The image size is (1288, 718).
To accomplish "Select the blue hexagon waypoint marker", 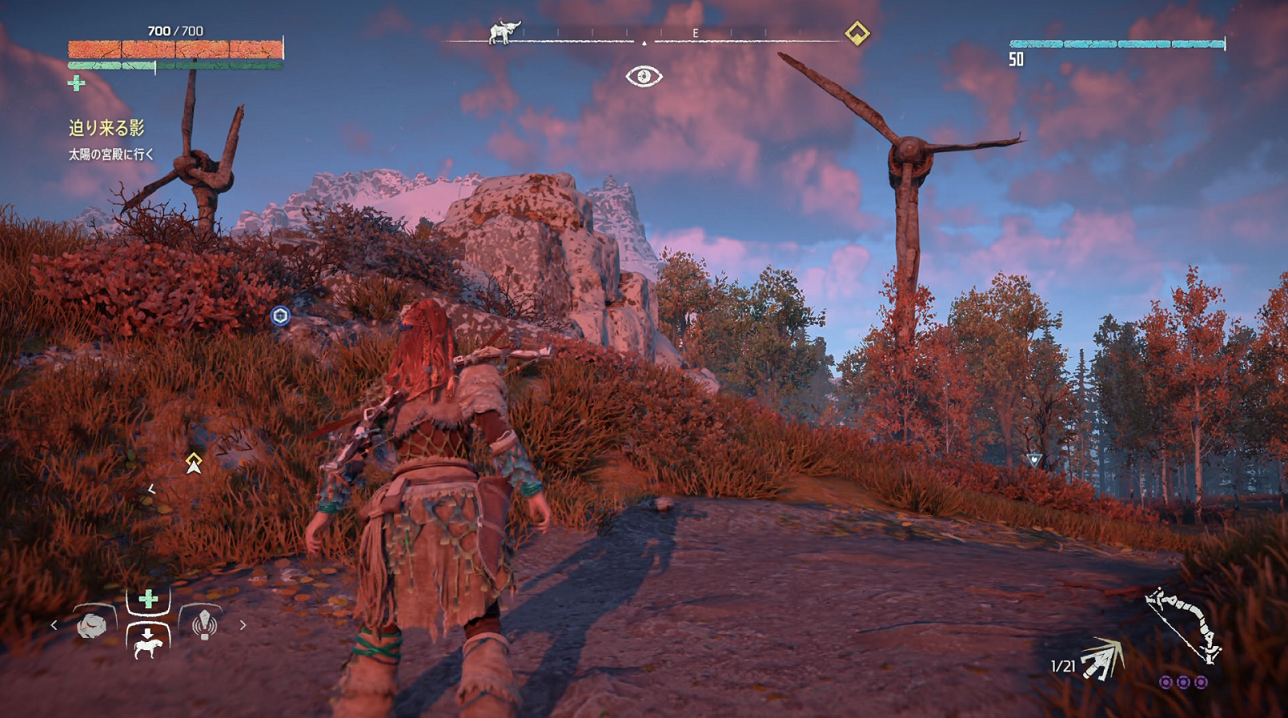I will pyautogui.click(x=281, y=317).
